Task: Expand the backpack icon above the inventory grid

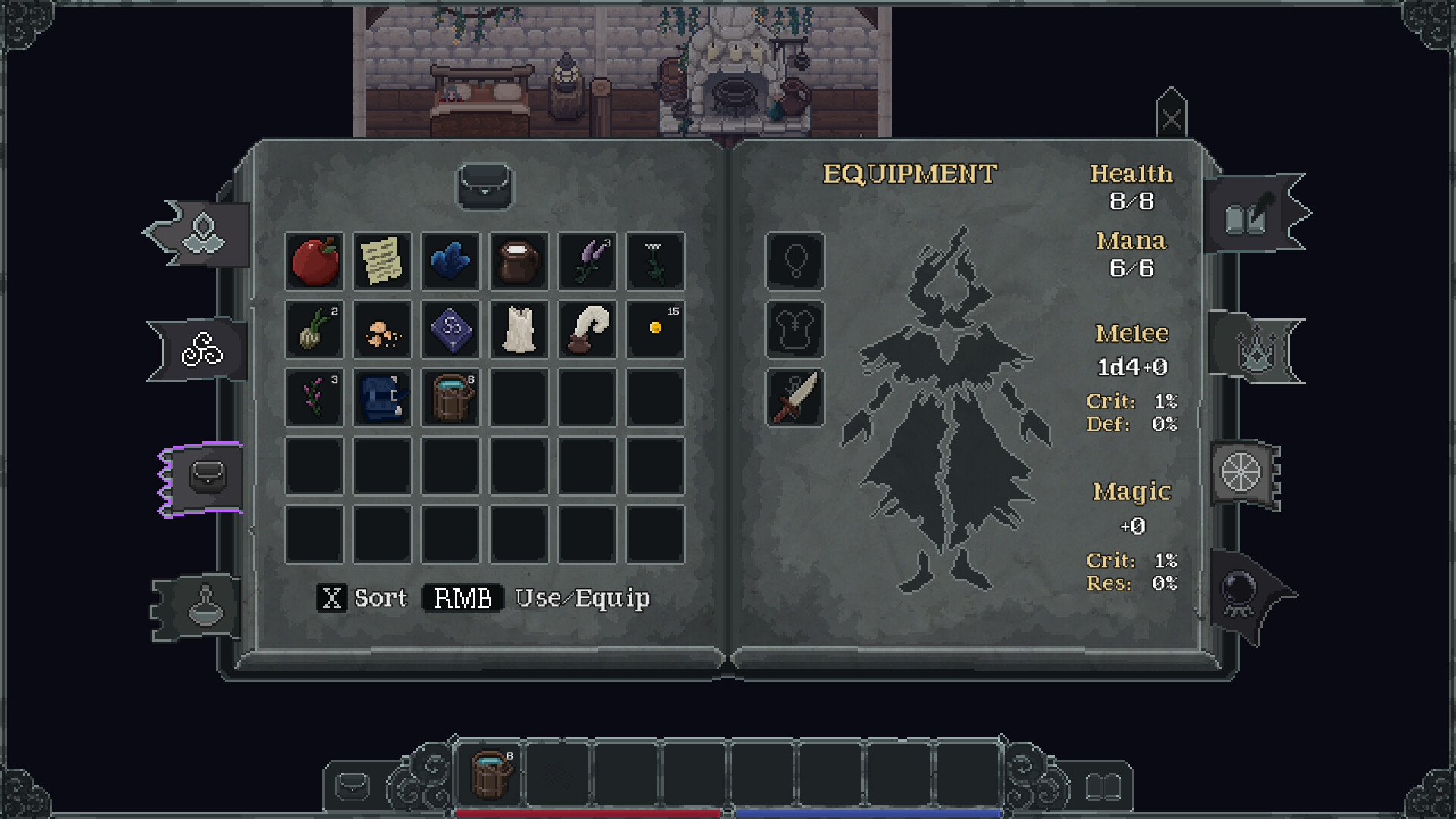Action: 486,187
